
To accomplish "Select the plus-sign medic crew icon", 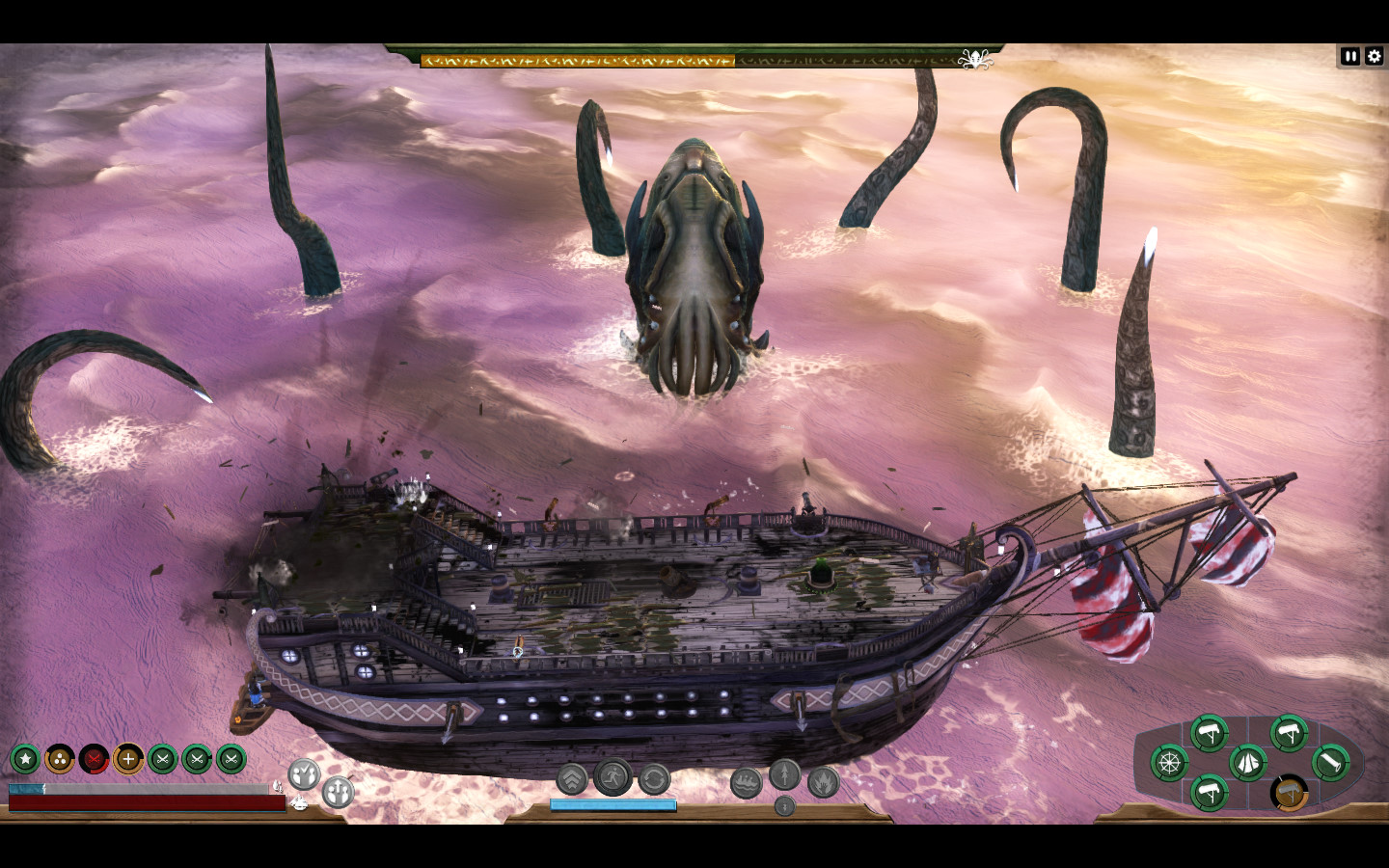I will 128,760.
